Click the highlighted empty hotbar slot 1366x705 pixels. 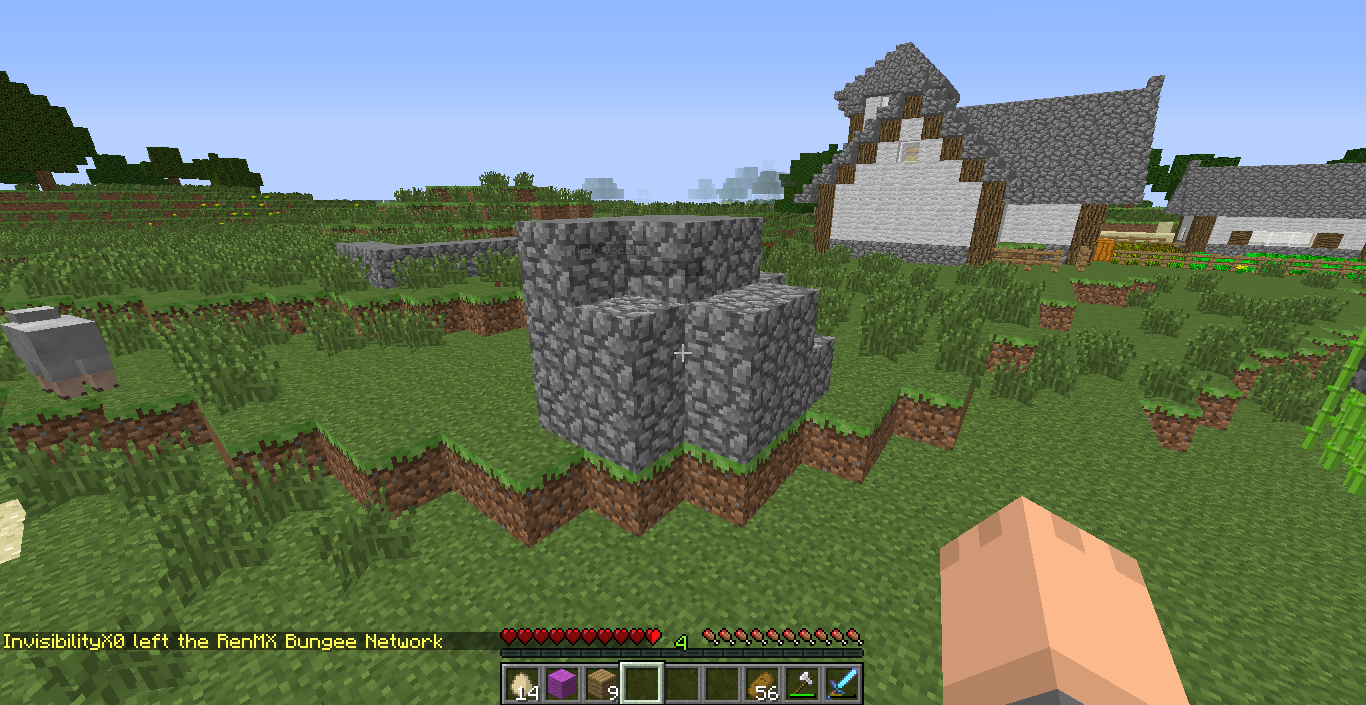[x=641, y=684]
